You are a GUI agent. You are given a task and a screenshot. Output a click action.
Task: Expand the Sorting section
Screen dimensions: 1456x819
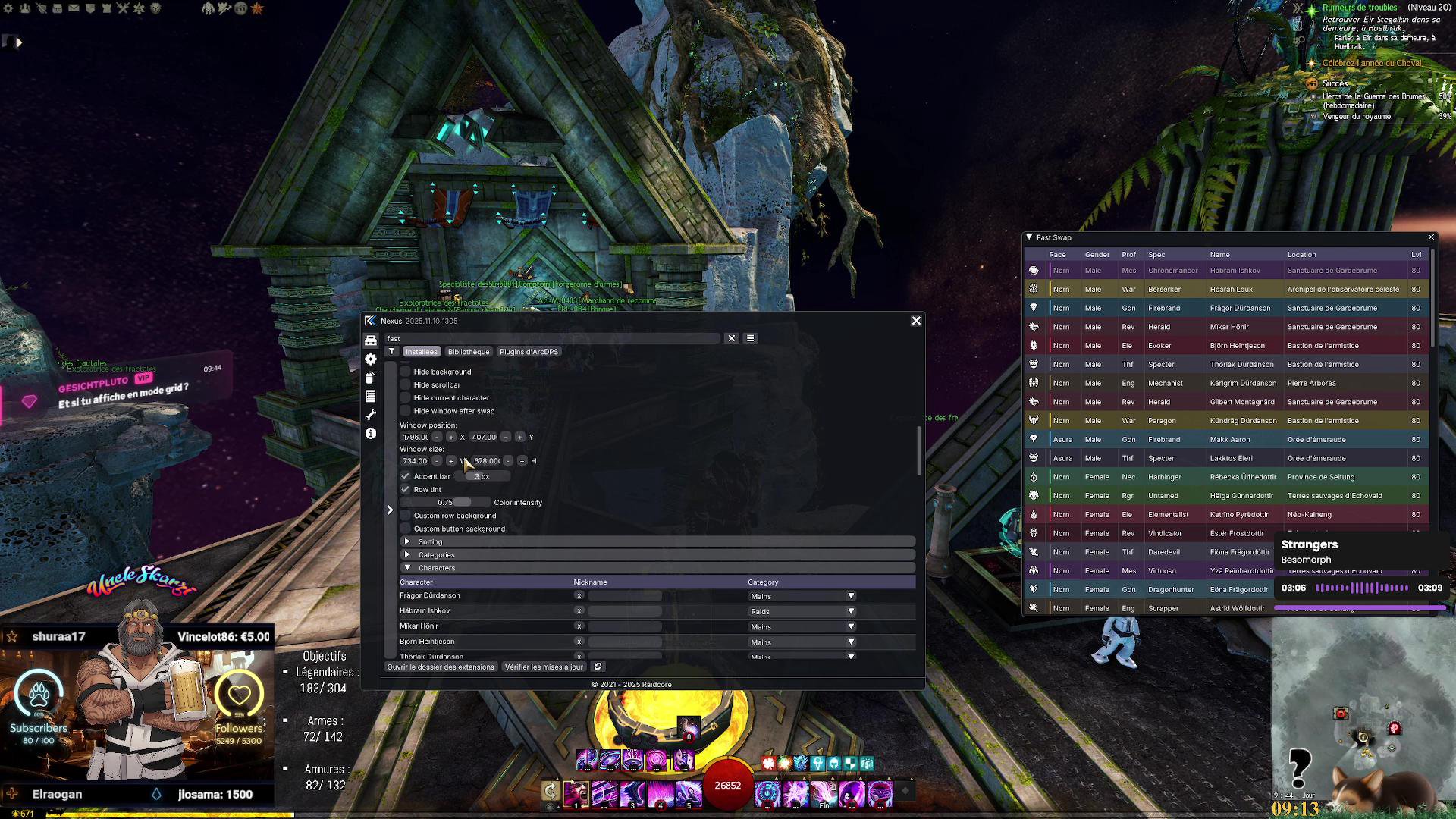pyautogui.click(x=408, y=541)
